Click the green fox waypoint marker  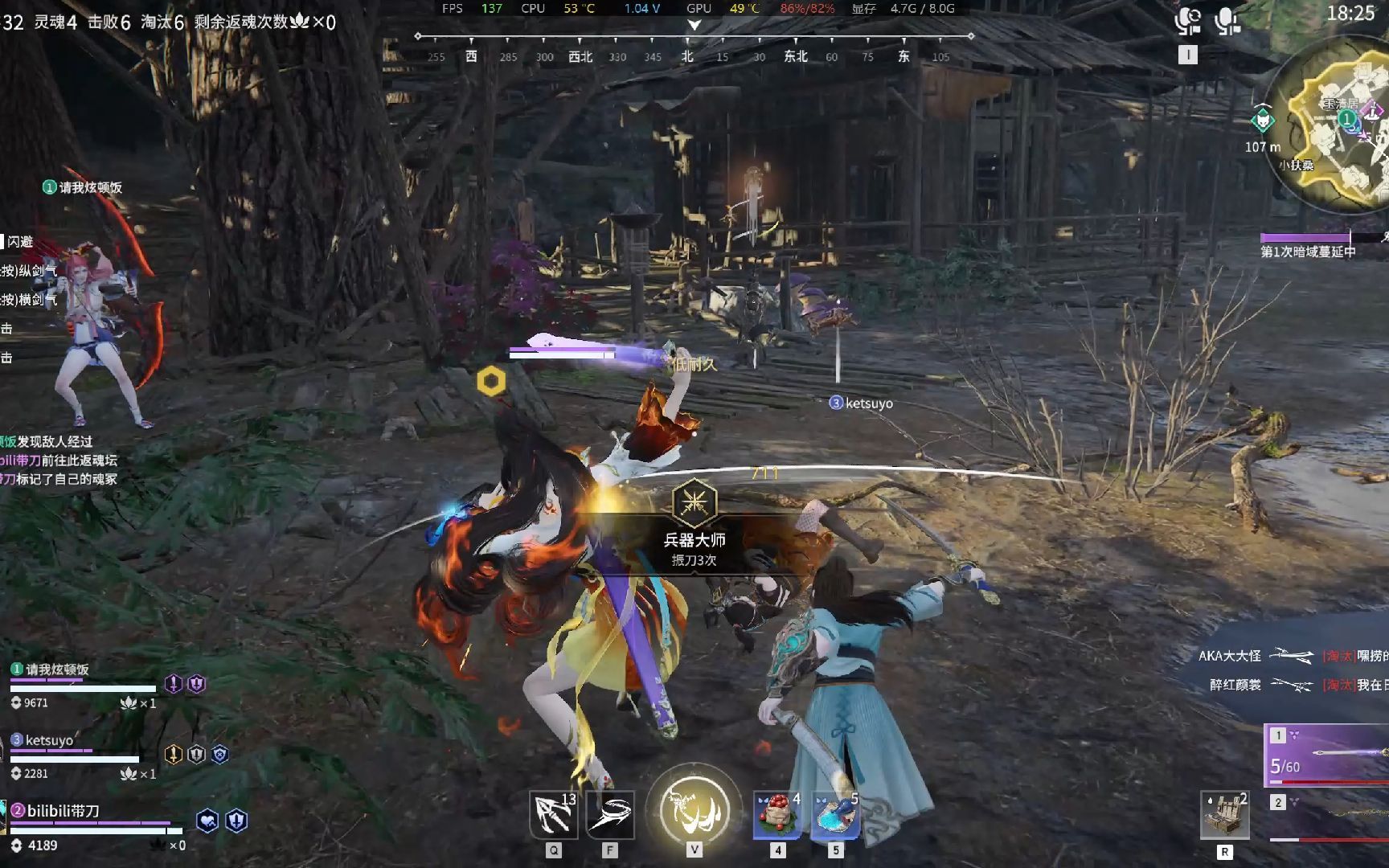click(x=1263, y=121)
